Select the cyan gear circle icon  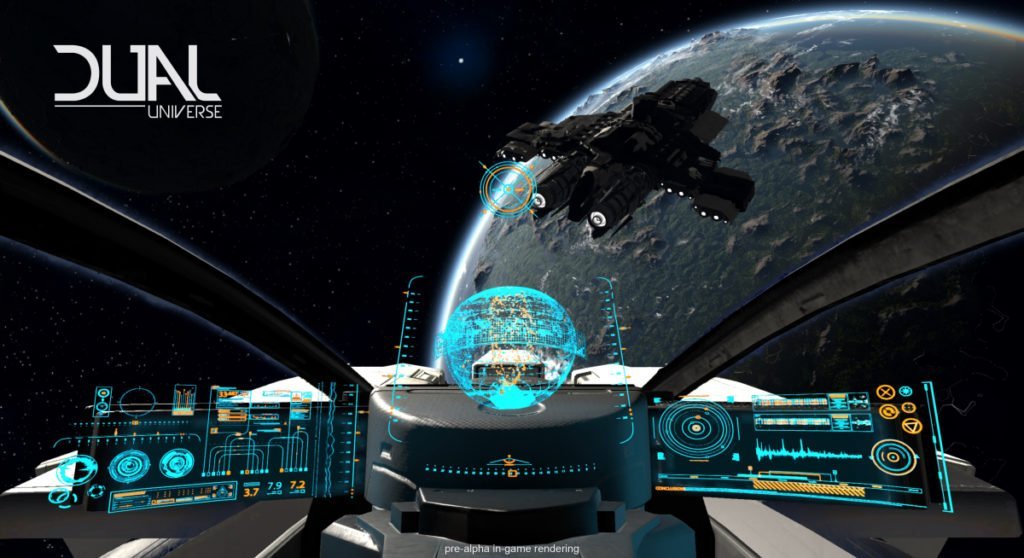click(907, 391)
